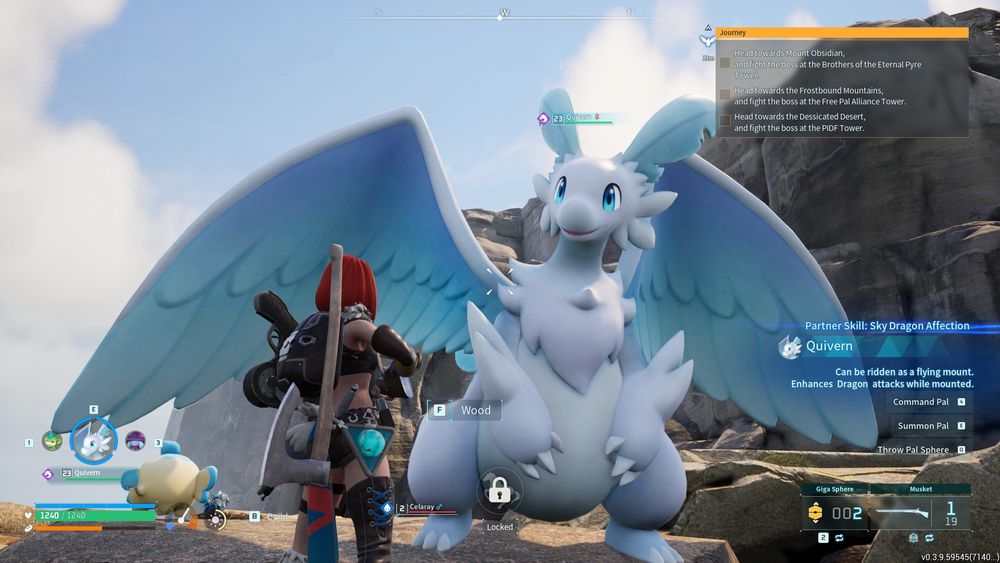This screenshot has height=563, width=1000.
Task: Click the Quivern partner skill icon
Action: pos(791,347)
